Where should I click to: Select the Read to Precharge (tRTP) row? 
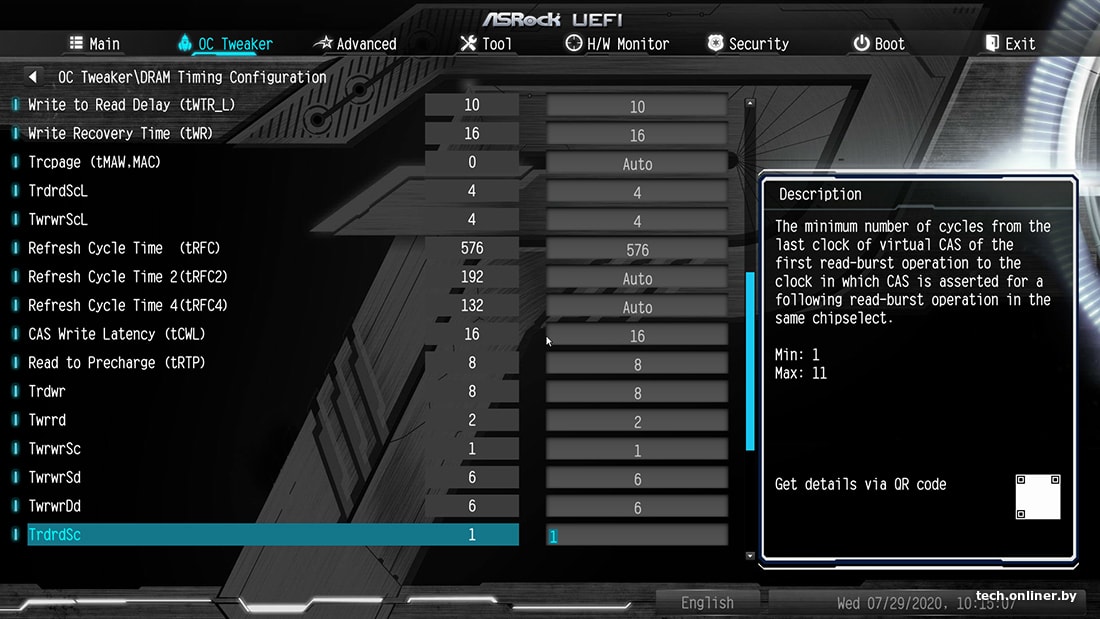(116, 363)
